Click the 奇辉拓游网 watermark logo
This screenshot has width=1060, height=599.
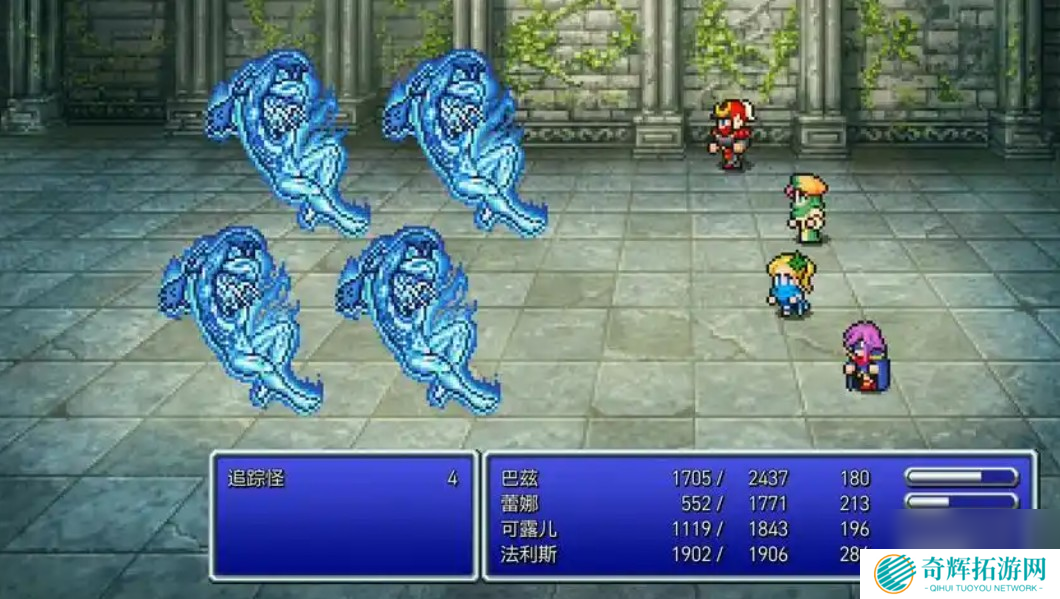pos(958,573)
